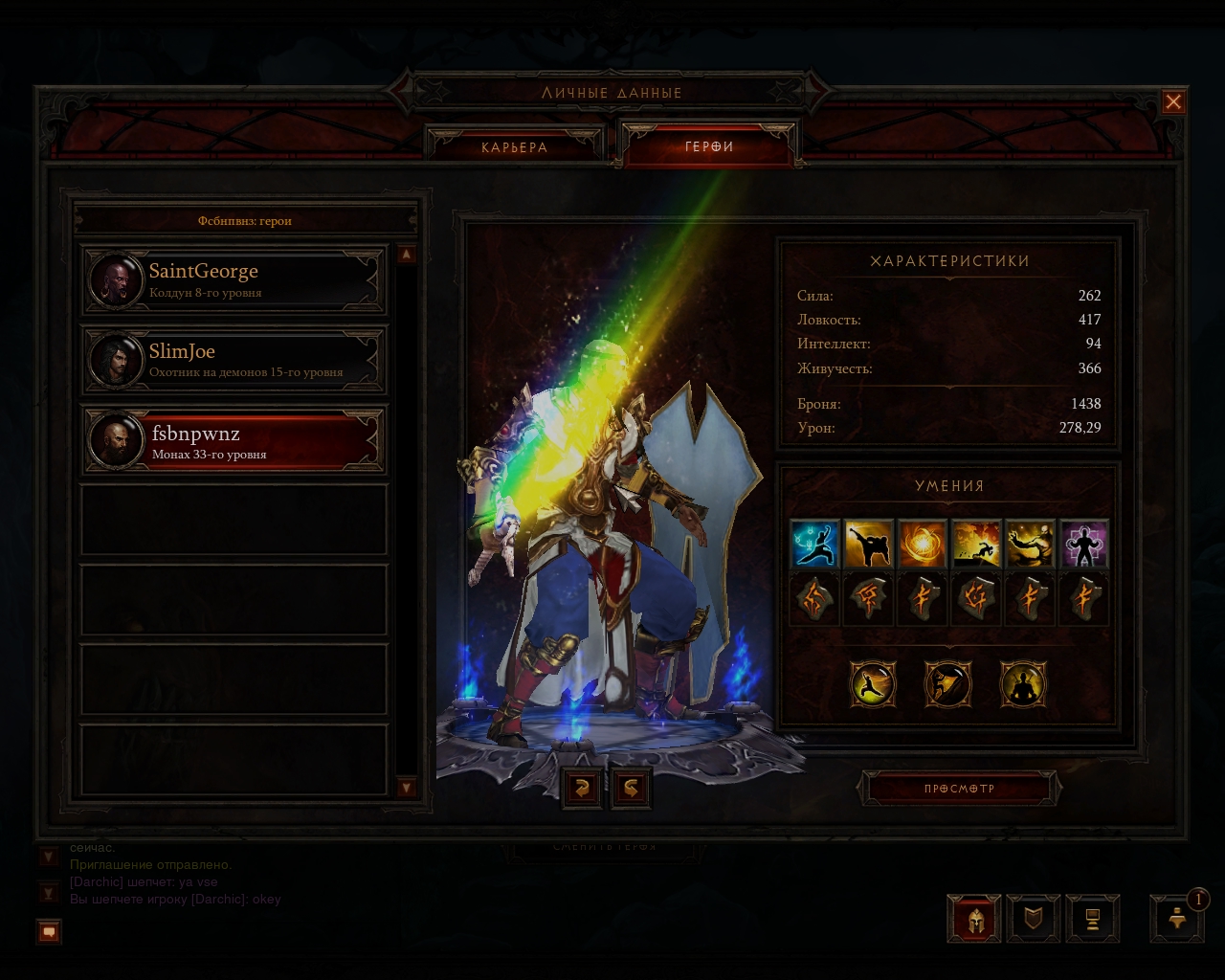Click the Просмотр button
The image size is (1225, 980).
coord(959,789)
